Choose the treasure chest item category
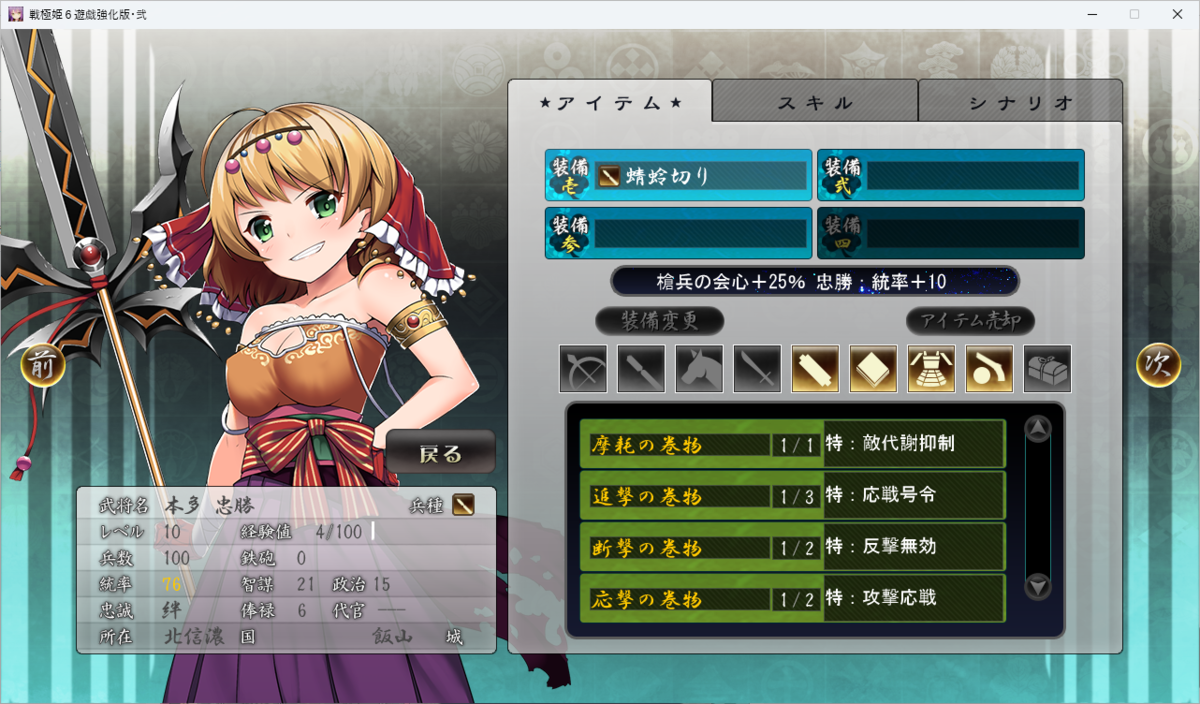The image size is (1200, 704). [x=1047, y=369]
